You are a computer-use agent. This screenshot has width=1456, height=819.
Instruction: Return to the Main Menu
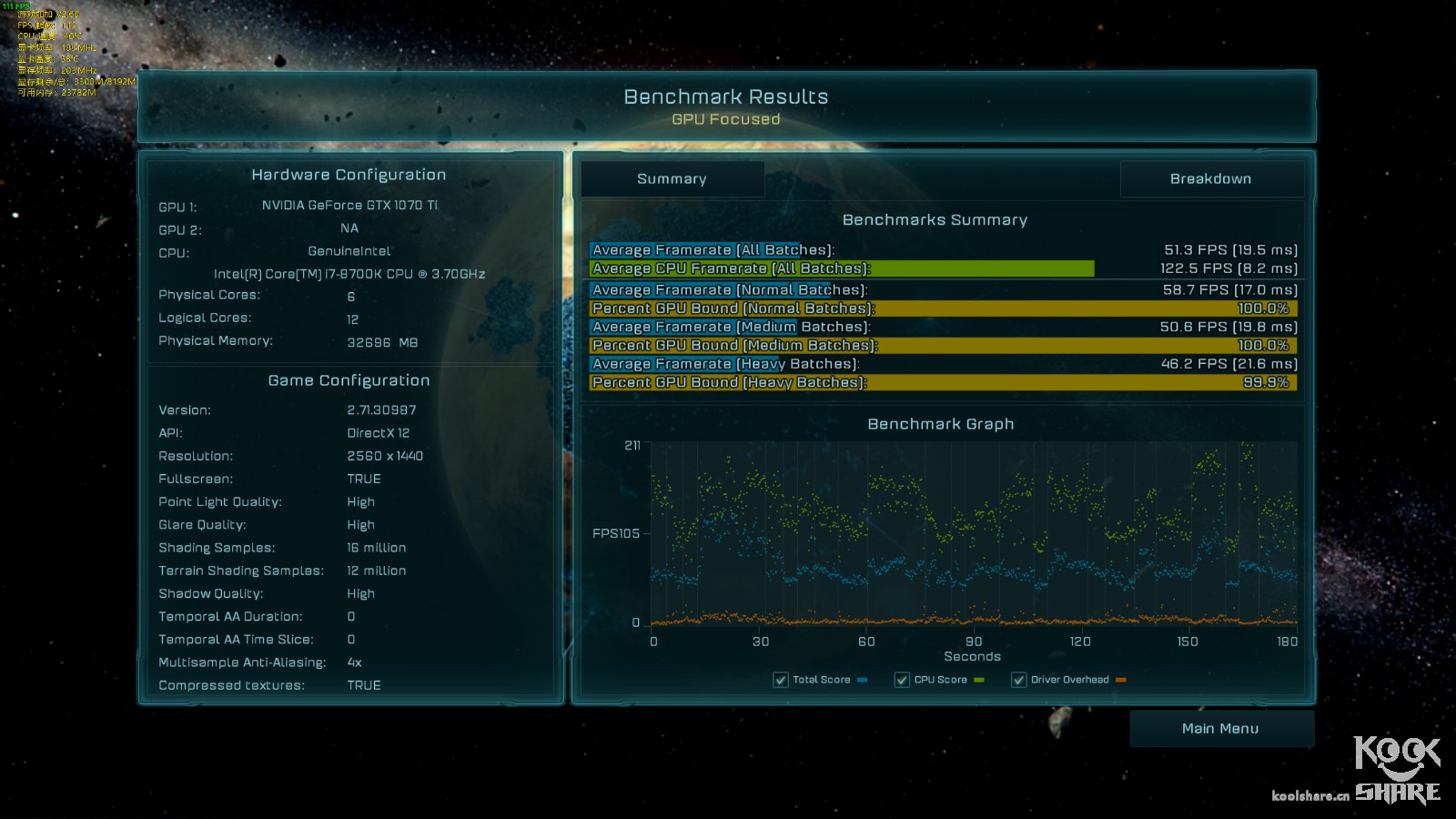tap(1220, 729)
